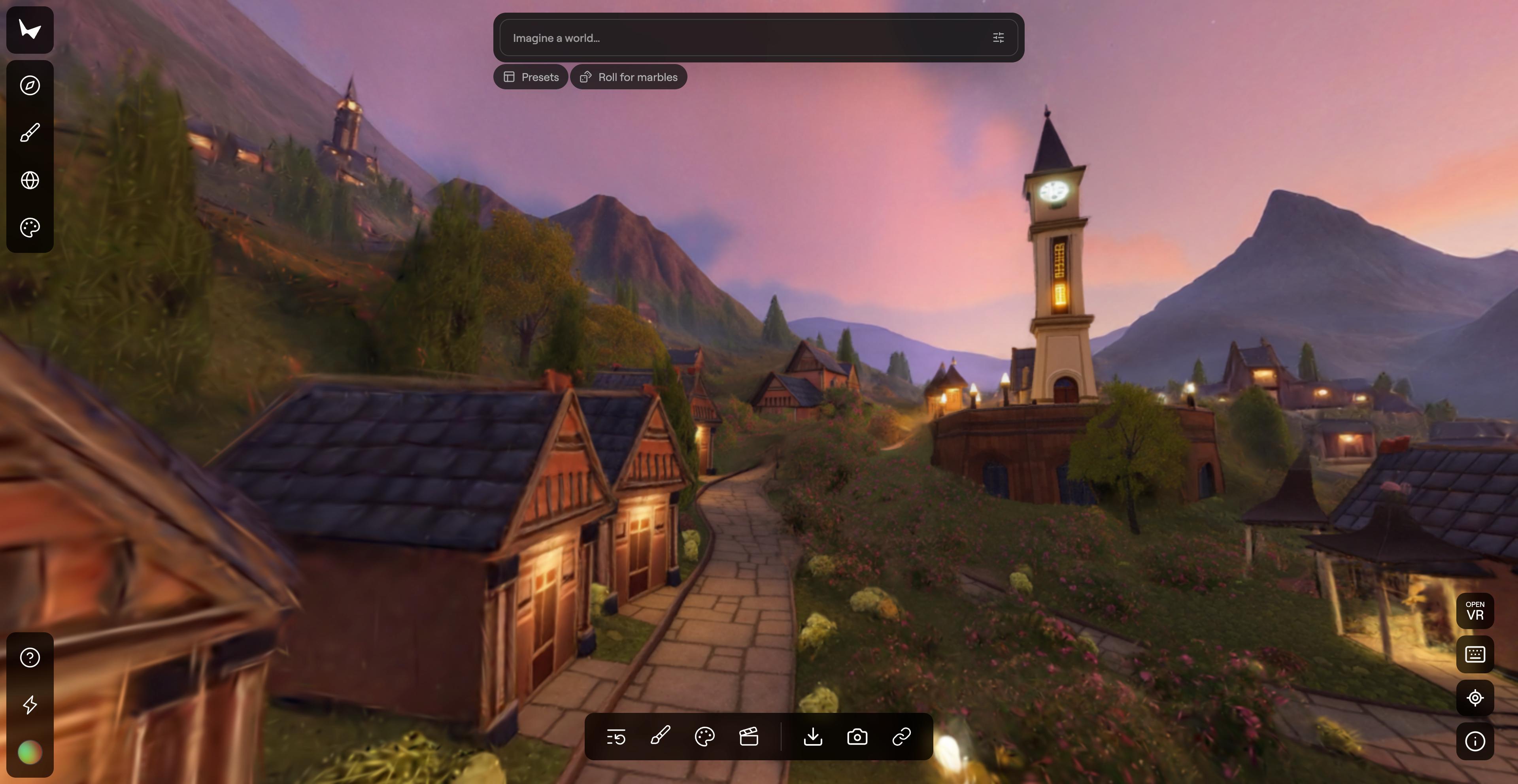Open the globe worlds icon

pyautogui.click(x=30, y=180)
